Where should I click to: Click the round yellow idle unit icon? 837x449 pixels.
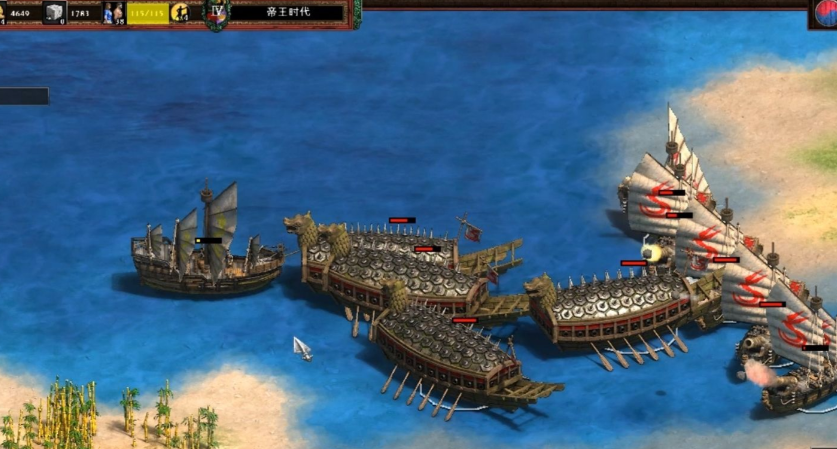point(180,12)
